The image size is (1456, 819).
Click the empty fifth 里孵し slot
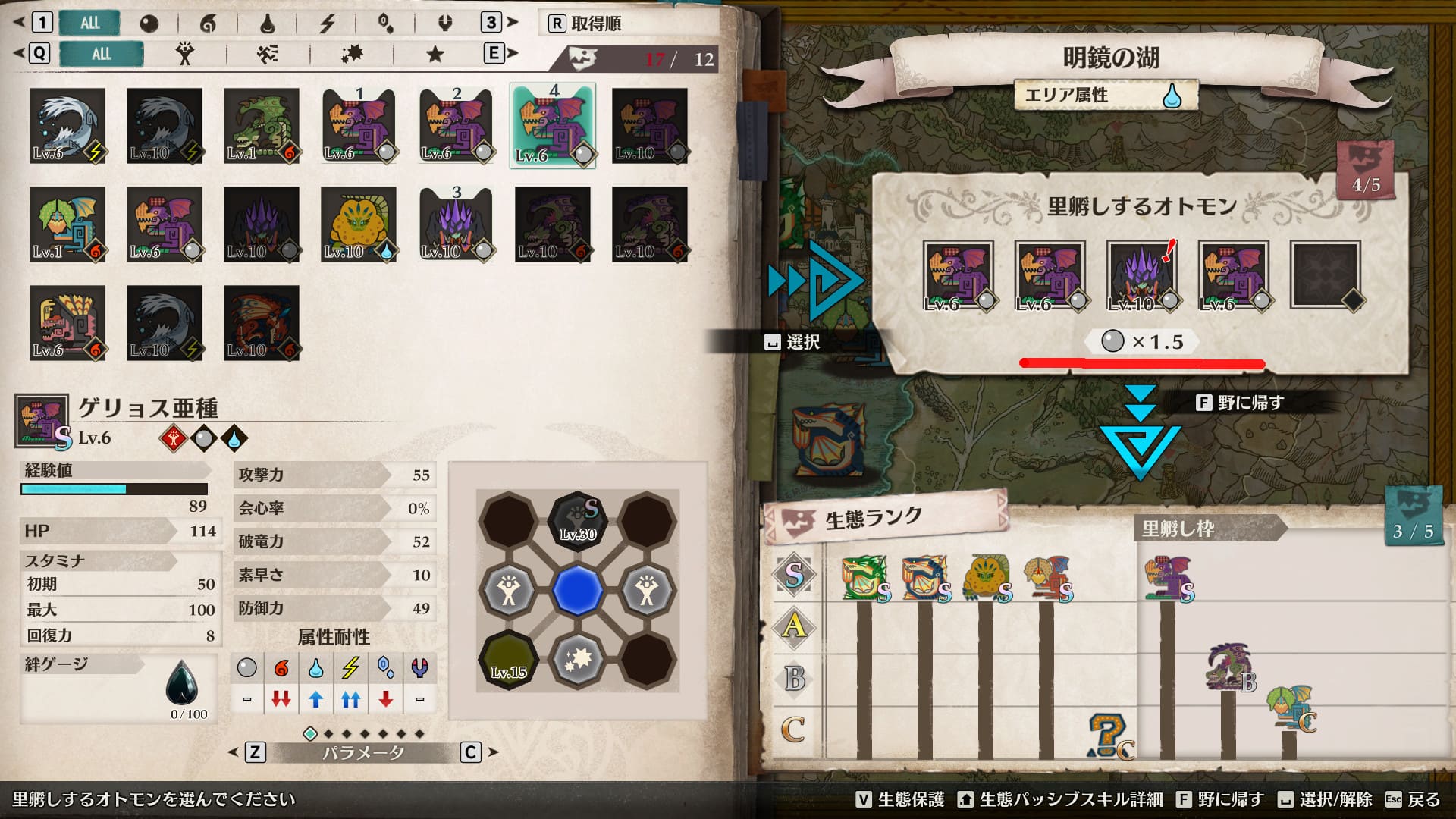point(1325,275)
